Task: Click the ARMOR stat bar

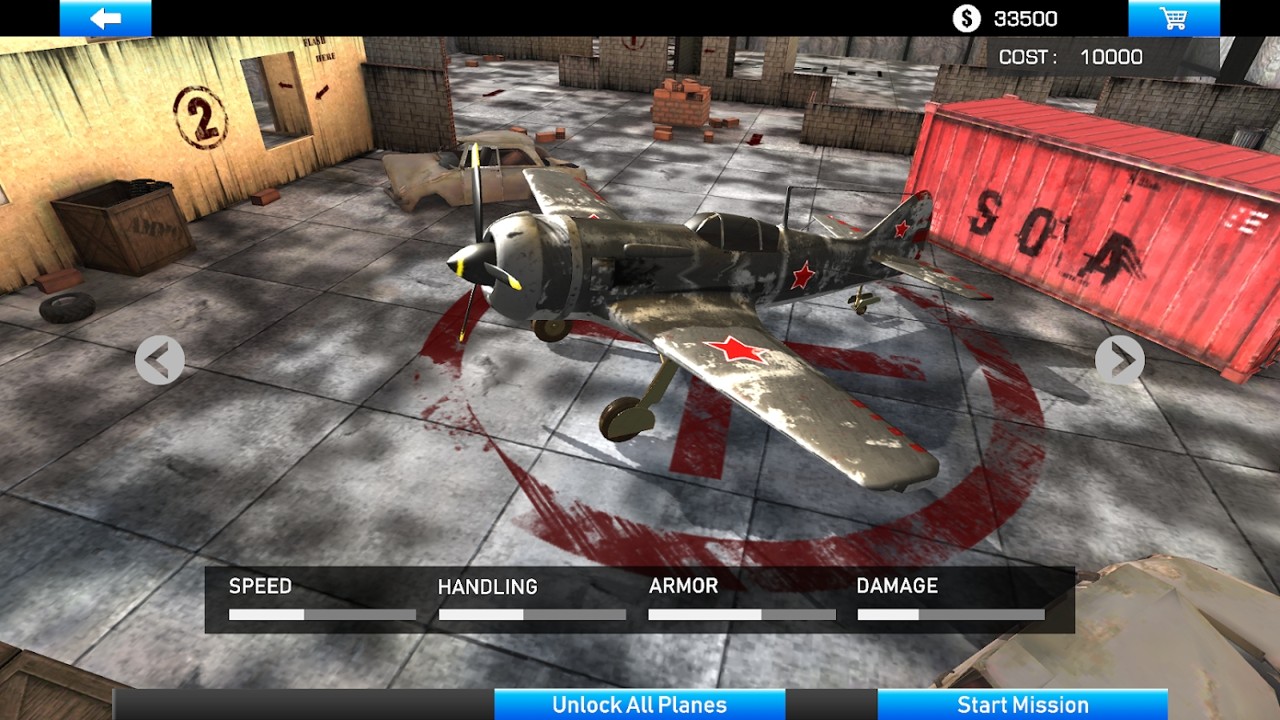Action: coord(742,613)
